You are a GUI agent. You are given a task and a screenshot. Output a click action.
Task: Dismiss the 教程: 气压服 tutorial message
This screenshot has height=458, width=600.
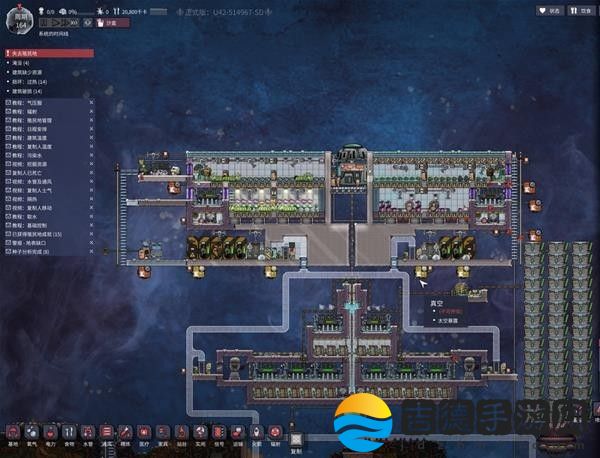(x=91, y=101)
